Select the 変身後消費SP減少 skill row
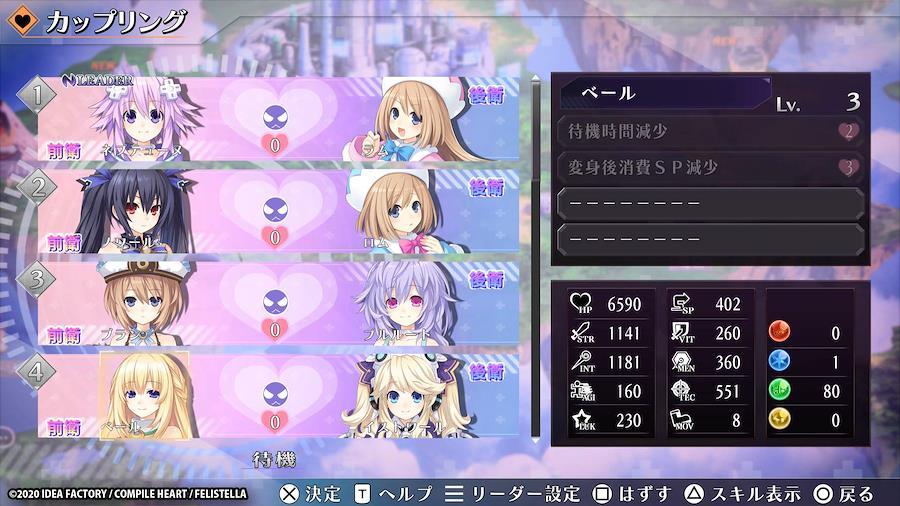Screen dimensions: 900x506 coord(709,167)
